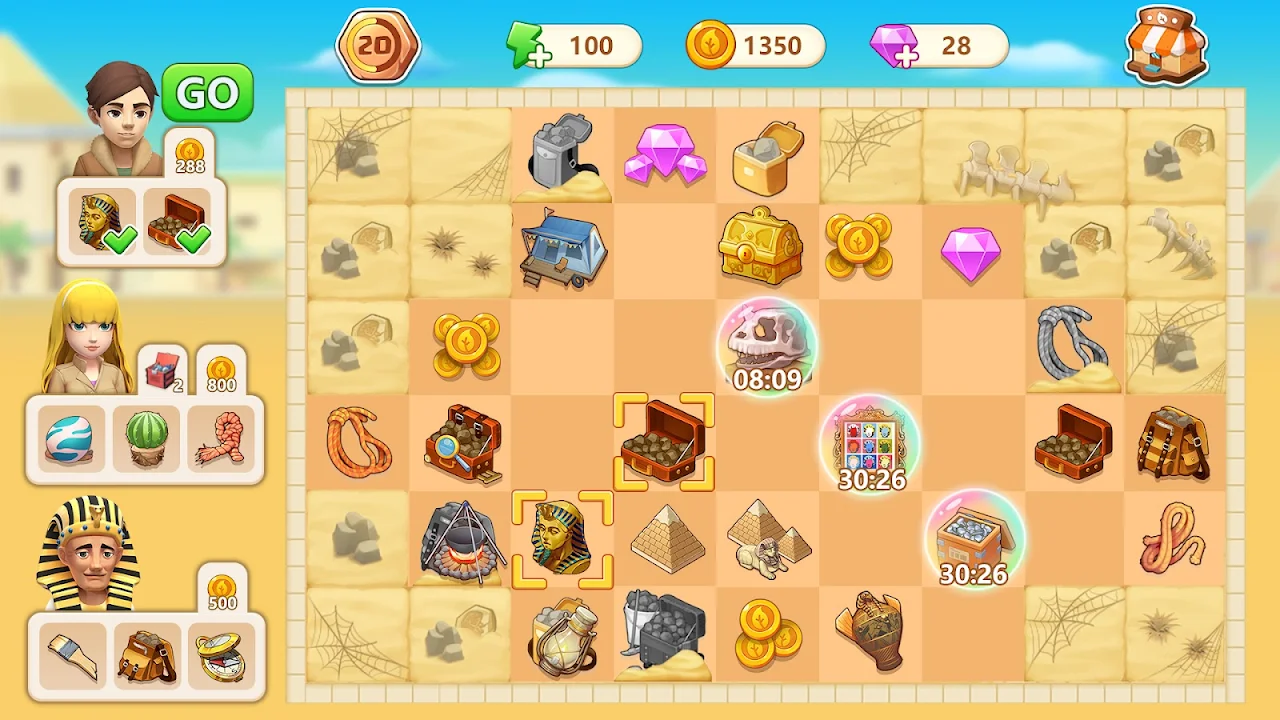The height and width of the screenshot is (720, 1280).
Task: Select the campfire cooking pot tile
Action: point(460,541)
